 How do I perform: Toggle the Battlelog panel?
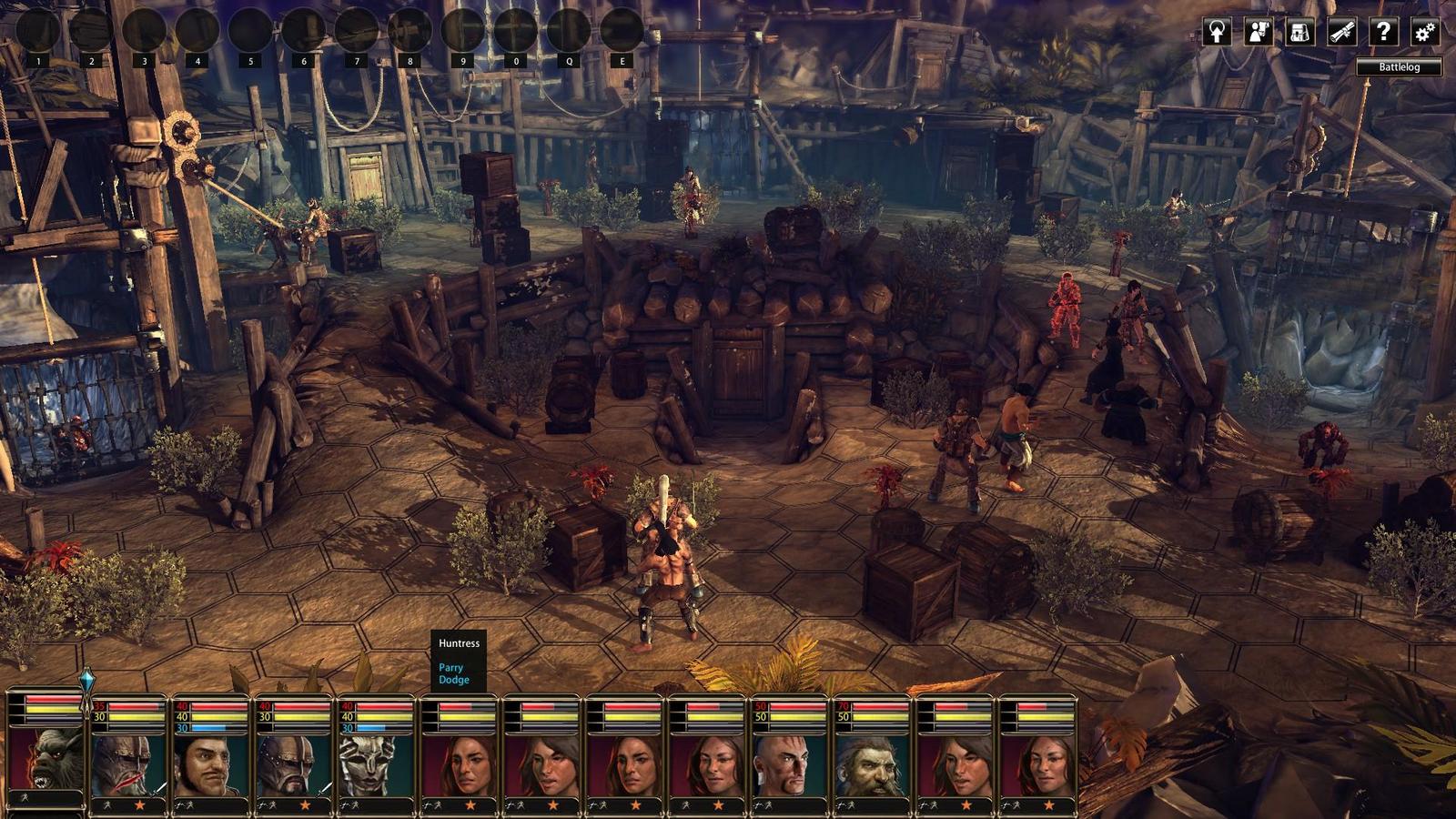click(x=1399, y=67)
